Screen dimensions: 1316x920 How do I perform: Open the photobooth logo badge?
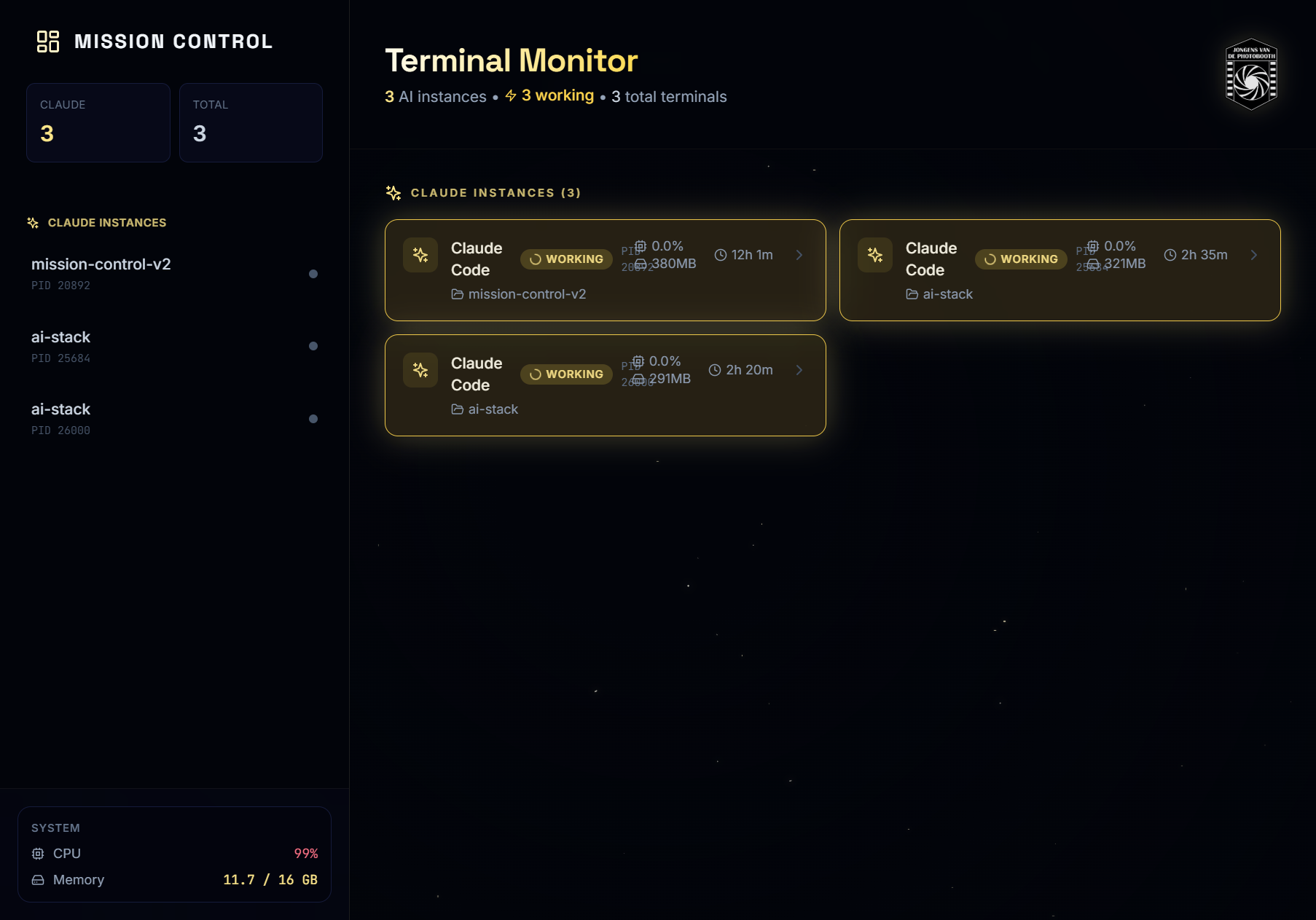[x=1251, y=74]
